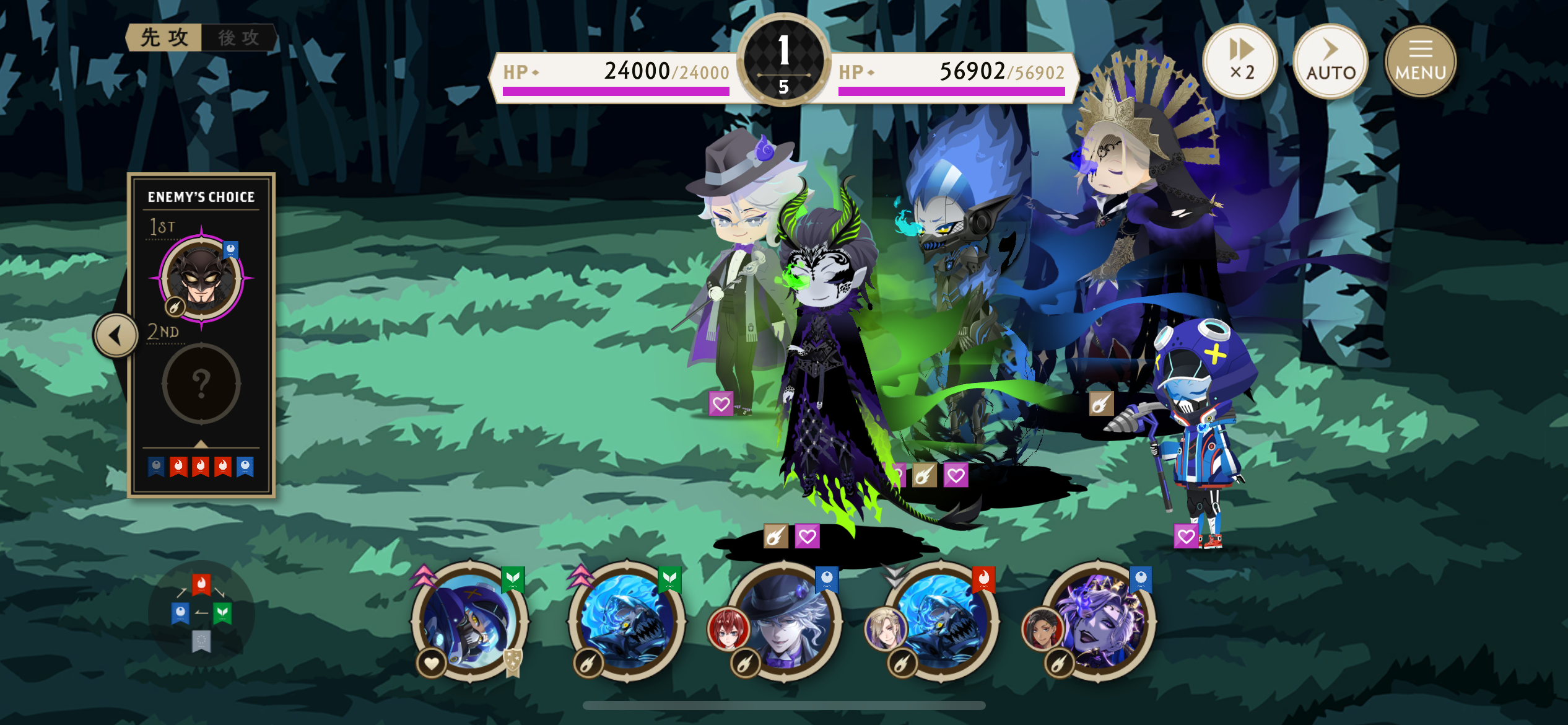
Task: Choose the blue flame card with red fire element
Action: [941, 622]
